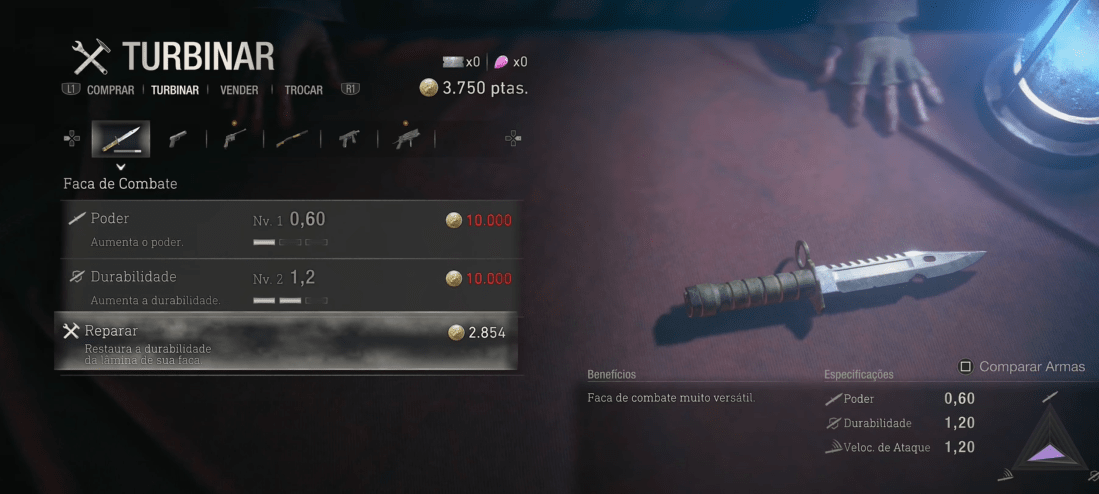Upgrade the knife's Poder stat
Screen dimensions: 1099x494
[x=288, y=228]
